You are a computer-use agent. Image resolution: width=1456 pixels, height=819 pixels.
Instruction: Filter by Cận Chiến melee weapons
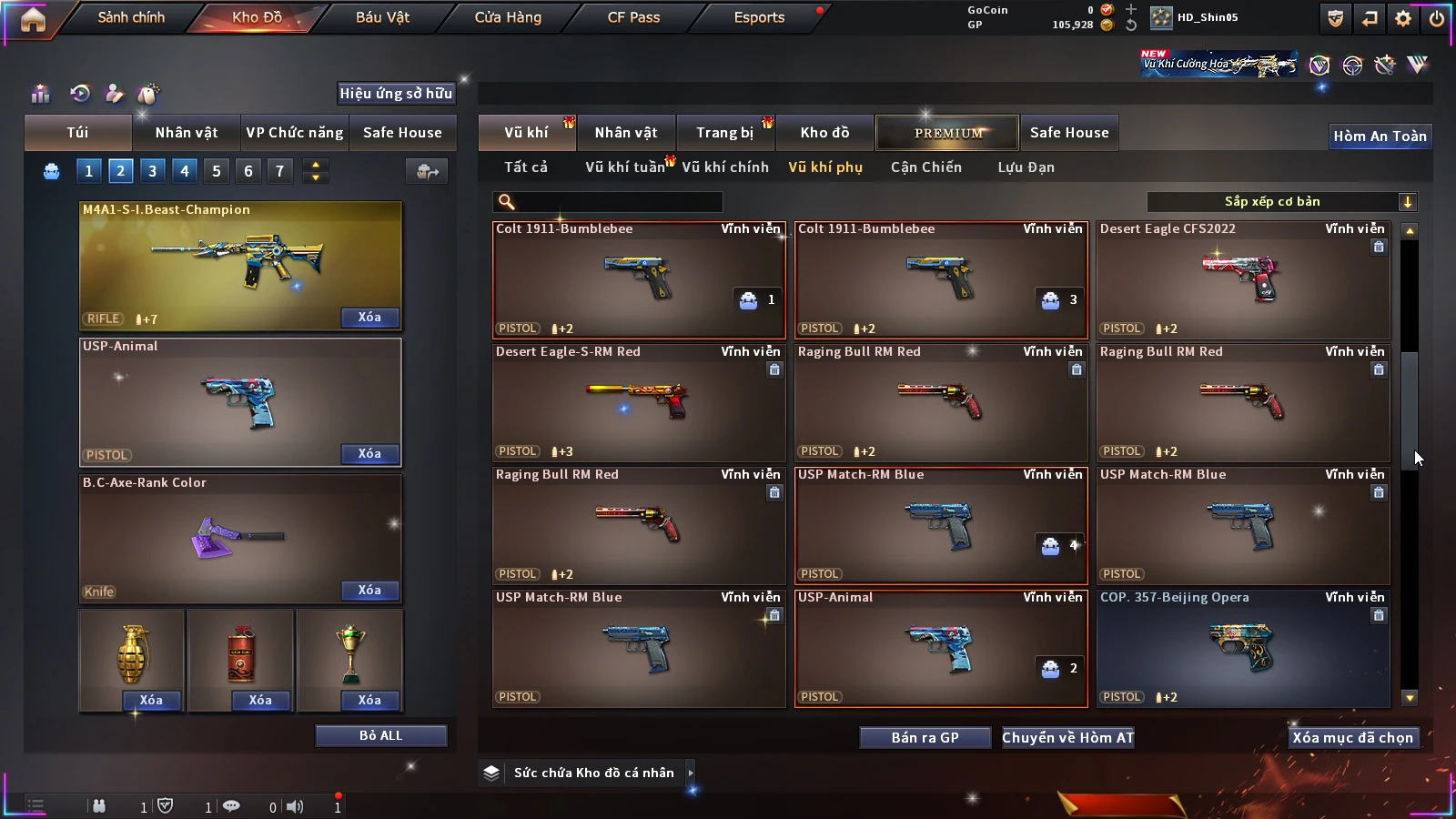pos(925,167)
